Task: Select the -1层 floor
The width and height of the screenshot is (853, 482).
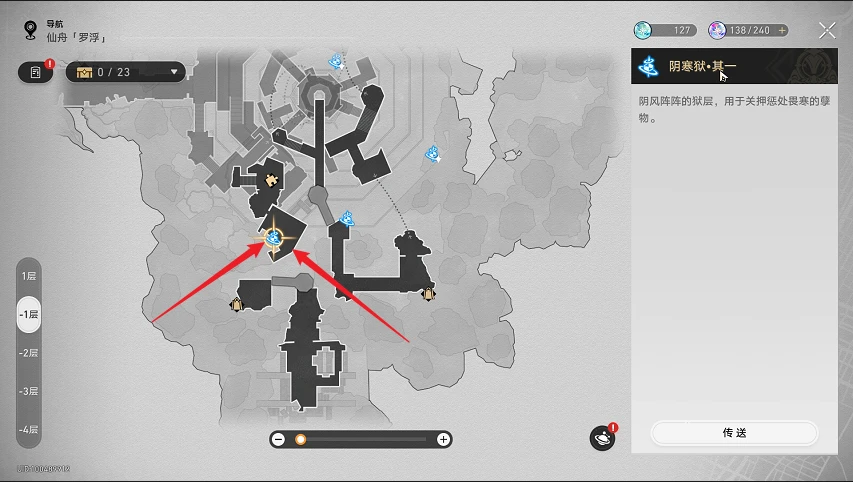Action: coord(29,314)
